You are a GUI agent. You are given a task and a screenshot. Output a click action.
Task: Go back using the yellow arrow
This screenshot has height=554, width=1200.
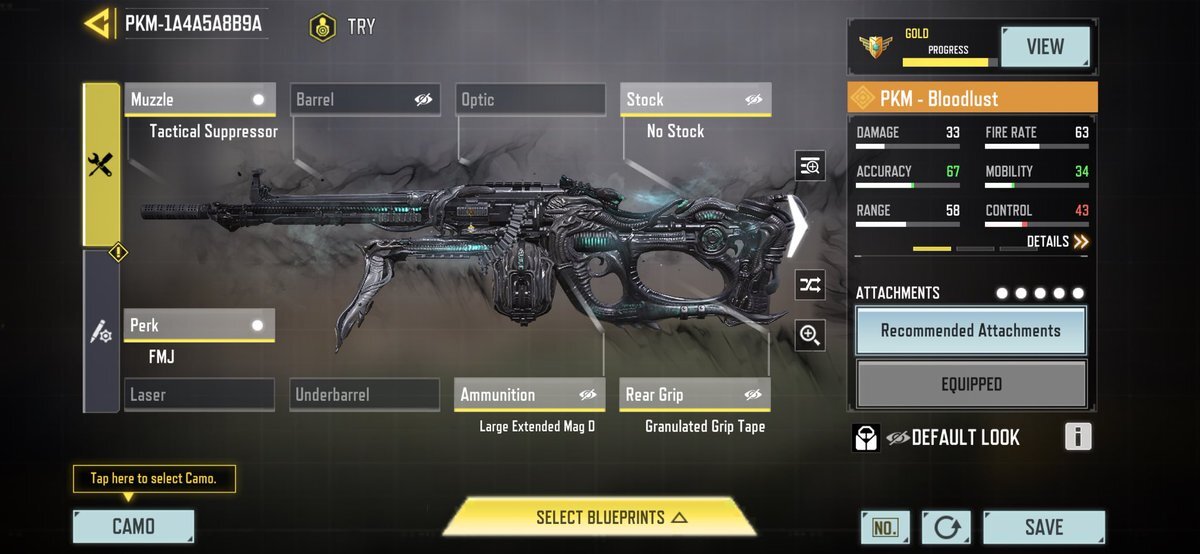tap(98, 24)
